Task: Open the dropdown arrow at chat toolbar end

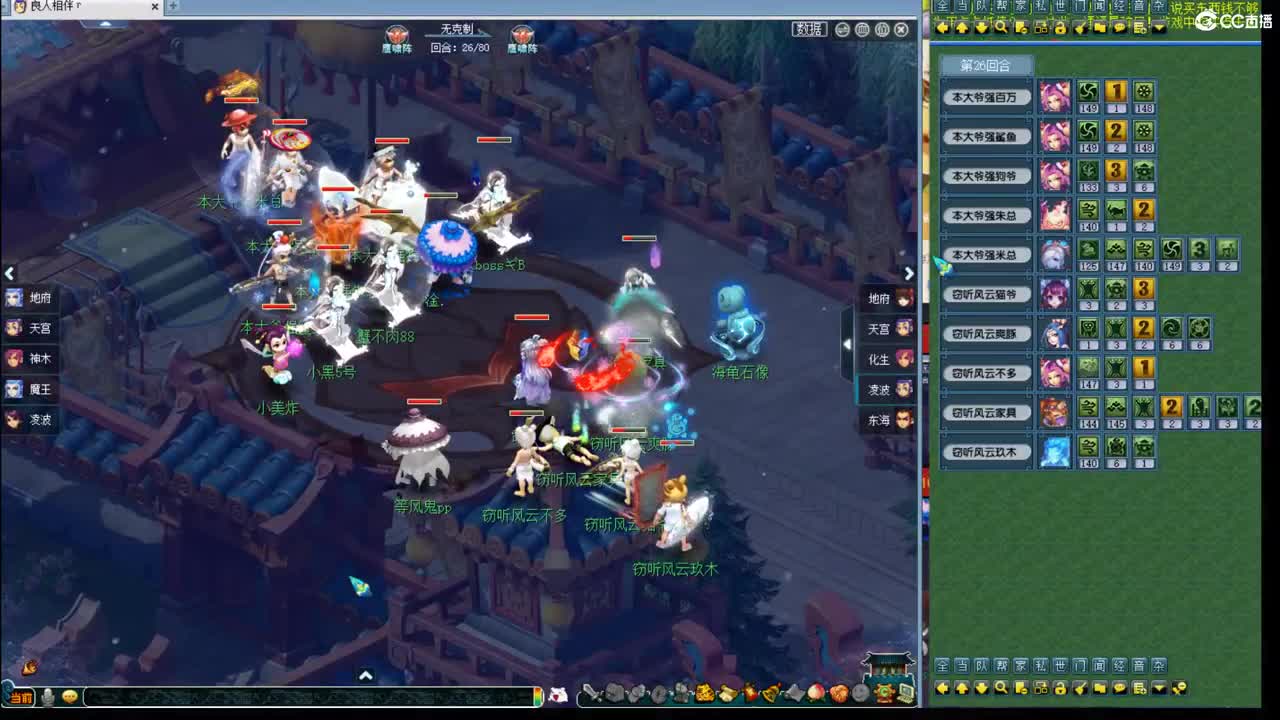Action: coord(1158,688)
